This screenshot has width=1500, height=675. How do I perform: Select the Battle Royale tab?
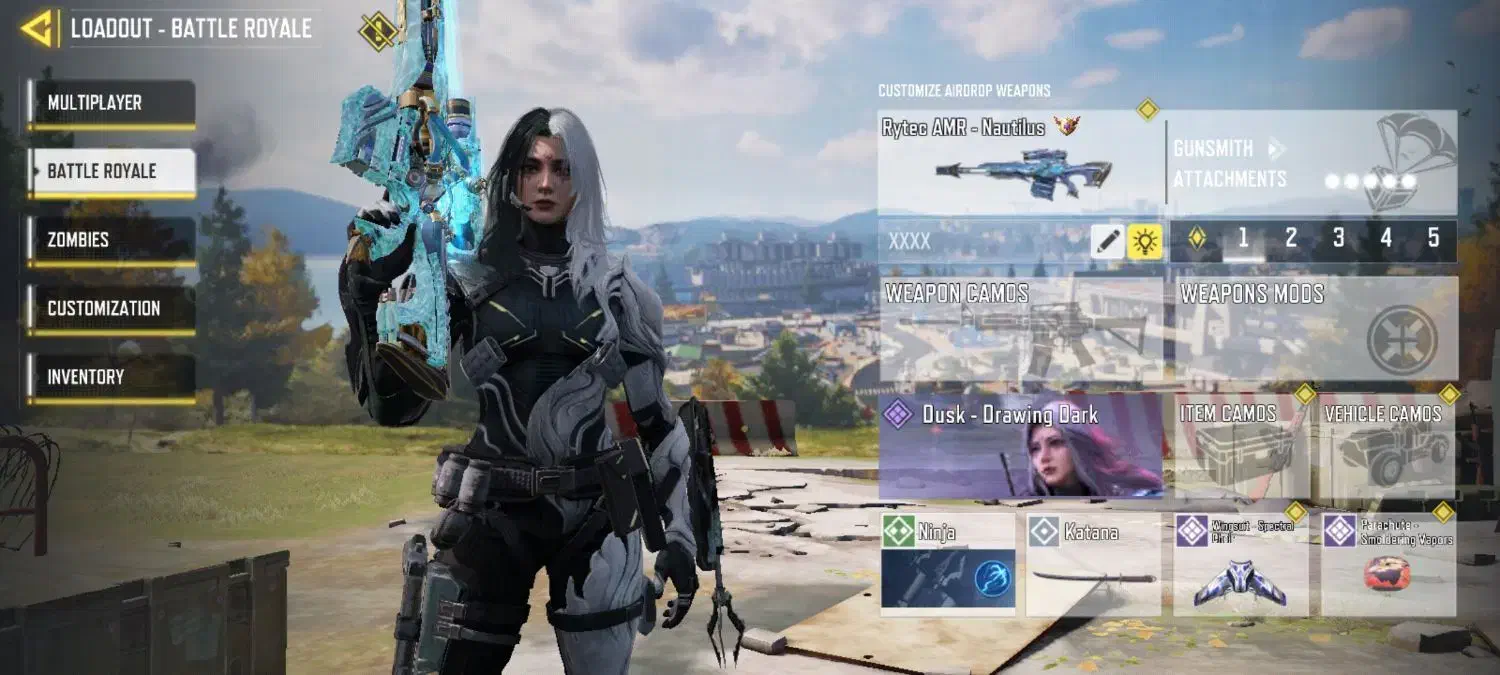(111, 171)
